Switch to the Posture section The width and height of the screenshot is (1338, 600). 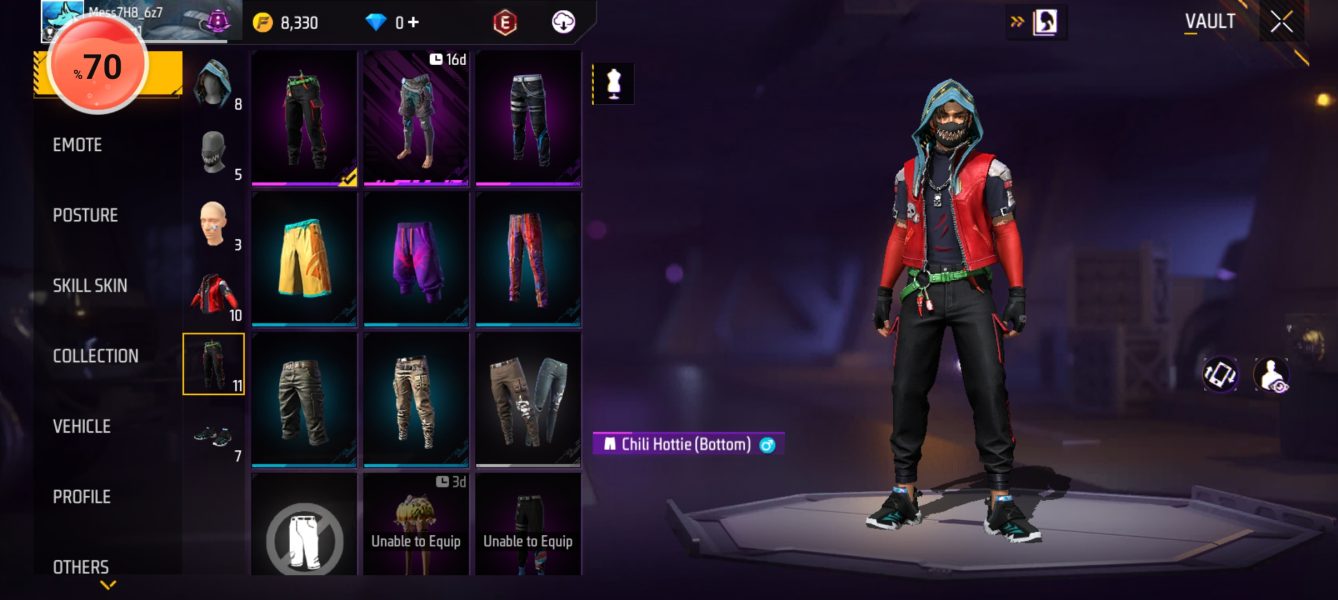pos(85,215)
